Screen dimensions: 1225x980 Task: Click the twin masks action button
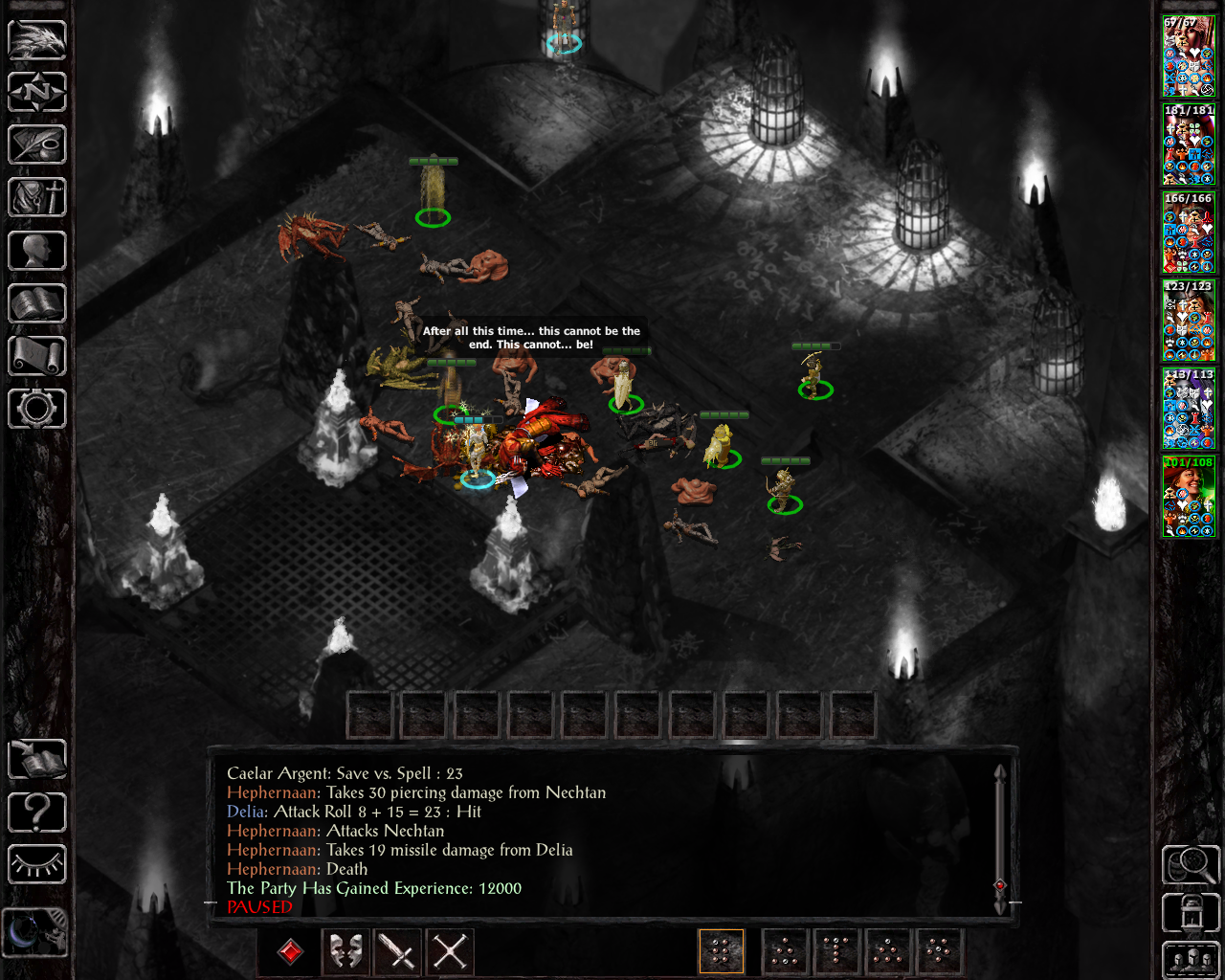345,951
